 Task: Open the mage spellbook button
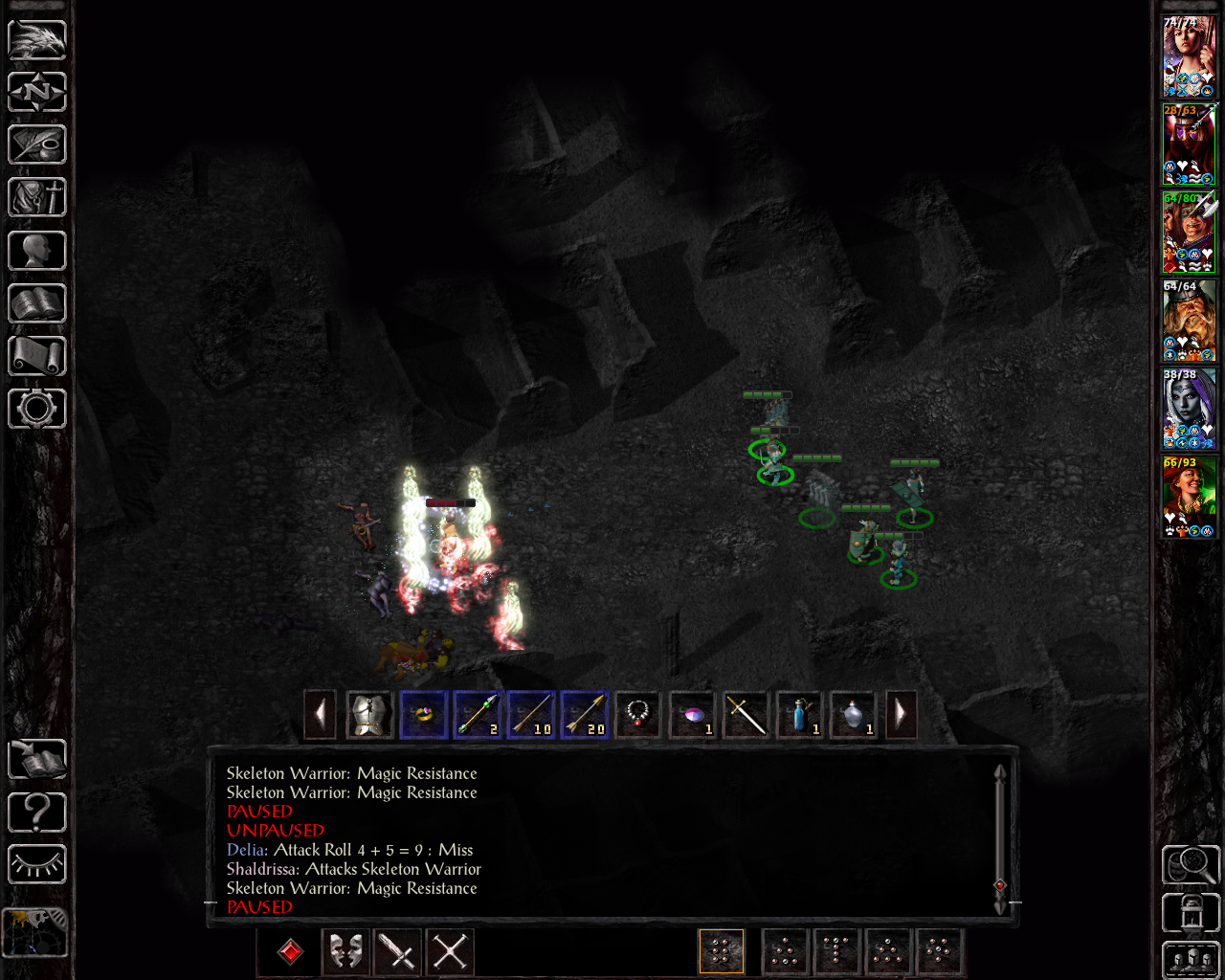click(37, 304)
